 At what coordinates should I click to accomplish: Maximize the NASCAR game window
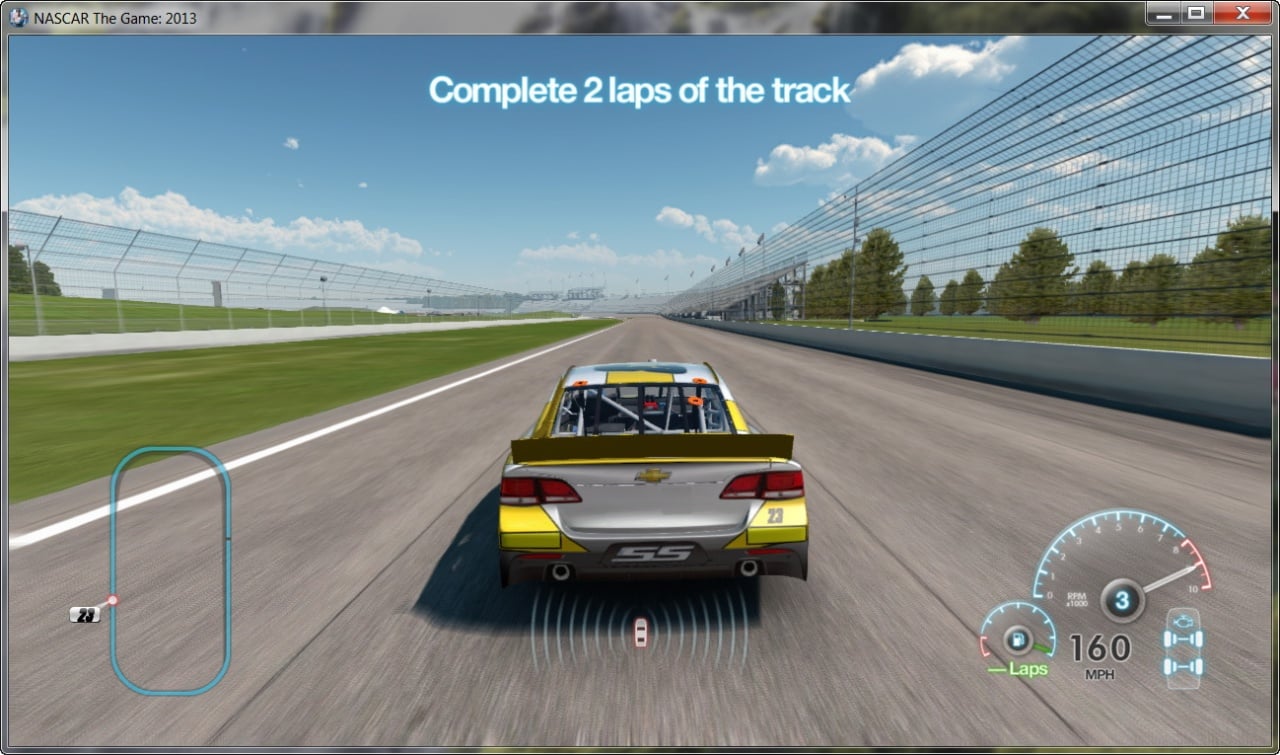pyautogui.click(x=1195, y=13)
